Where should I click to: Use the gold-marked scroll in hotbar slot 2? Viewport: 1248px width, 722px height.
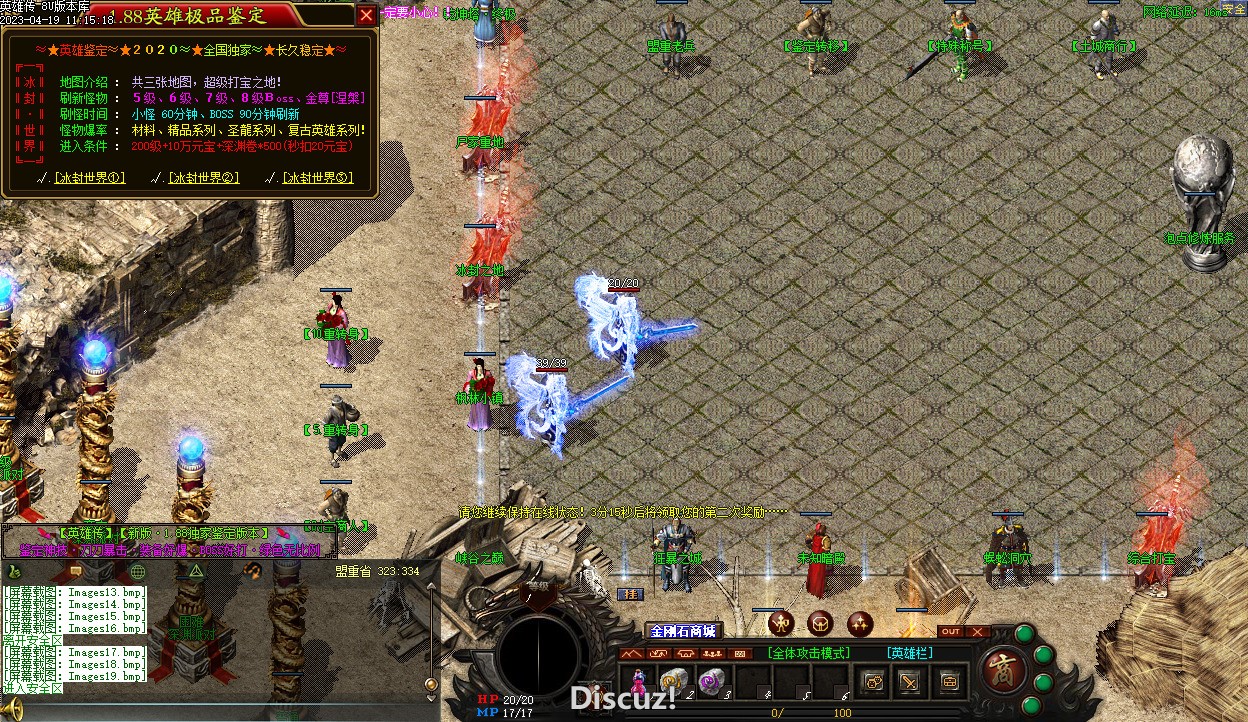click(x=674, y=681)
